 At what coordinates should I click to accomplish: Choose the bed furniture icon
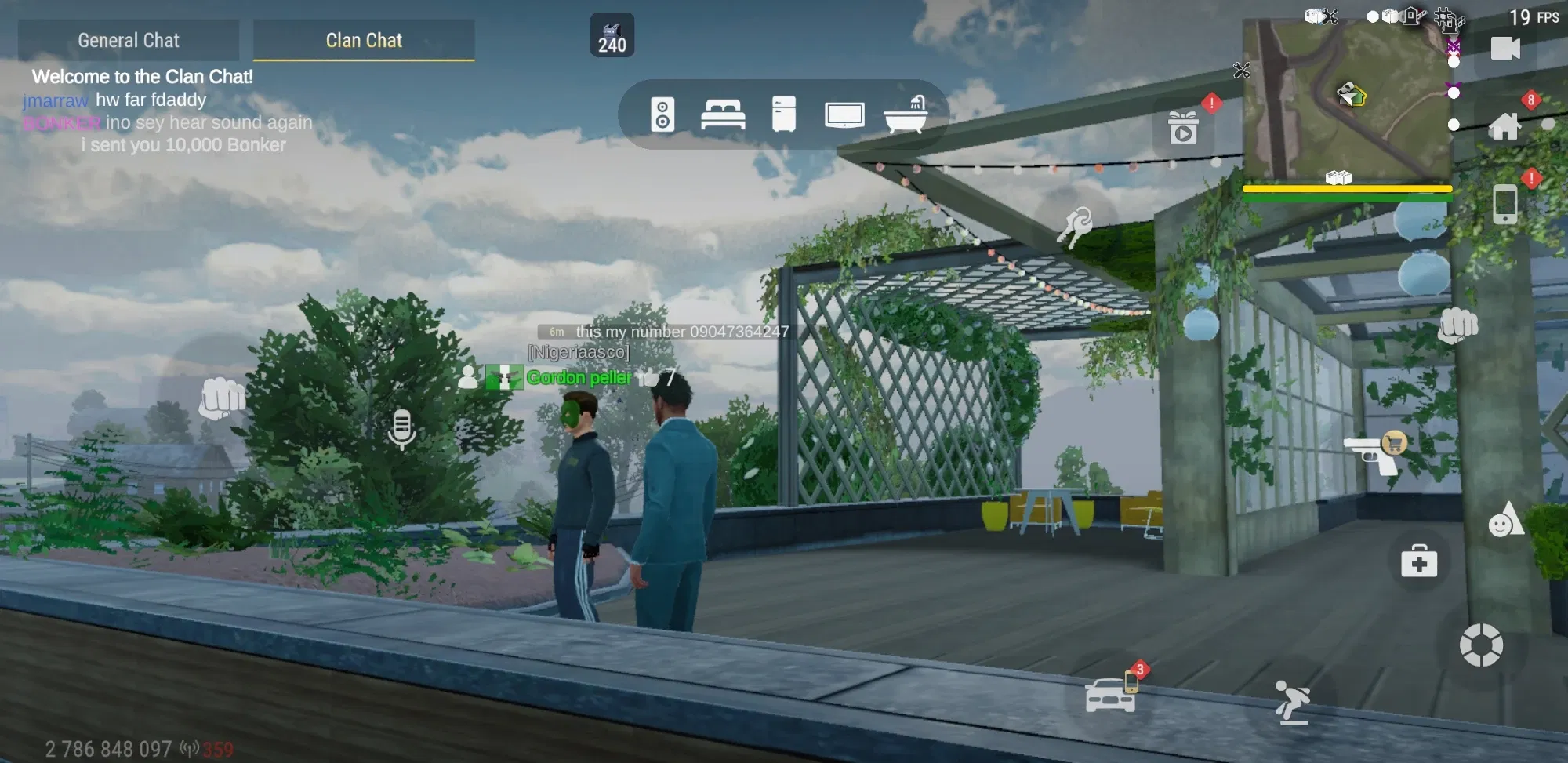click(x=723, y=115)
